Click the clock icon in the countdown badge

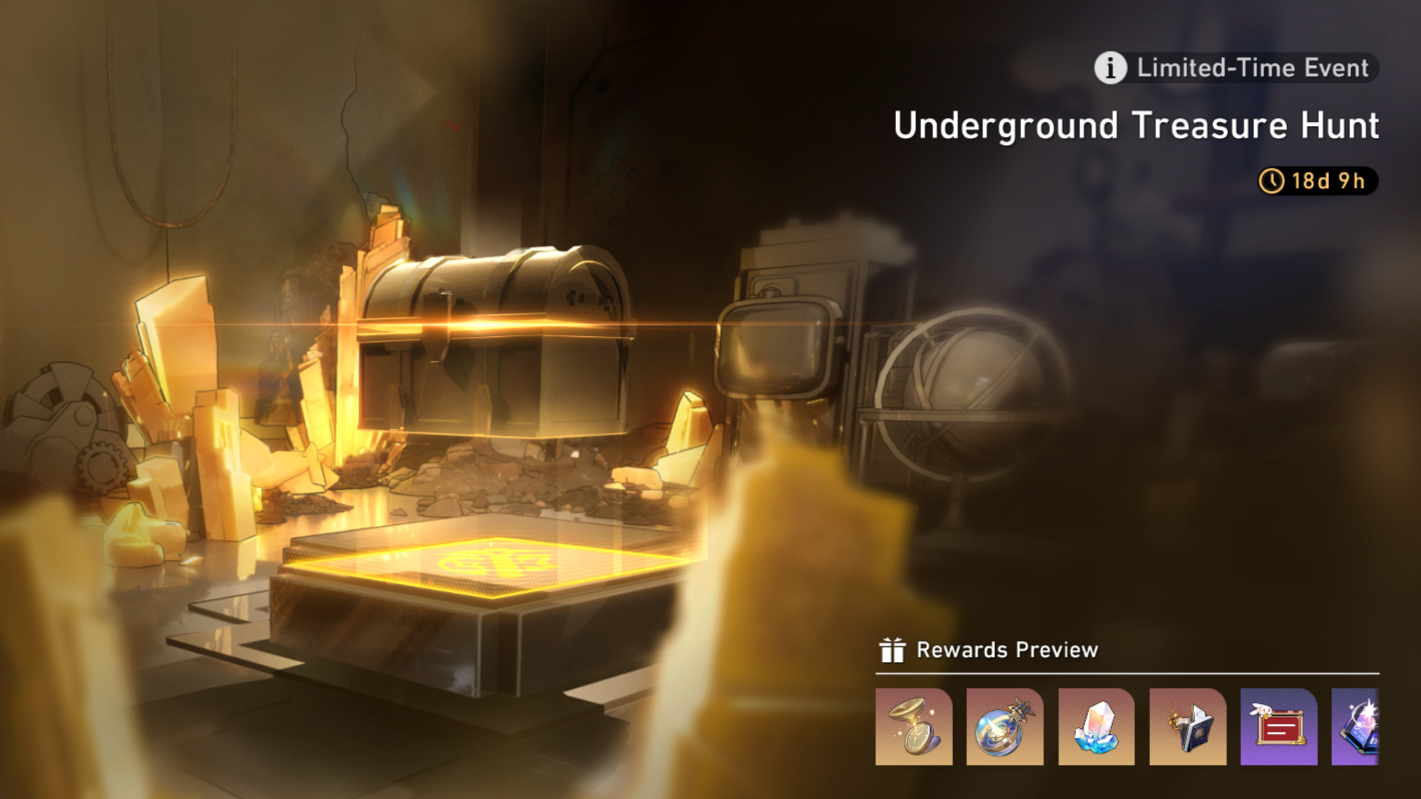pyautogui.click(x=1272, y=181)
